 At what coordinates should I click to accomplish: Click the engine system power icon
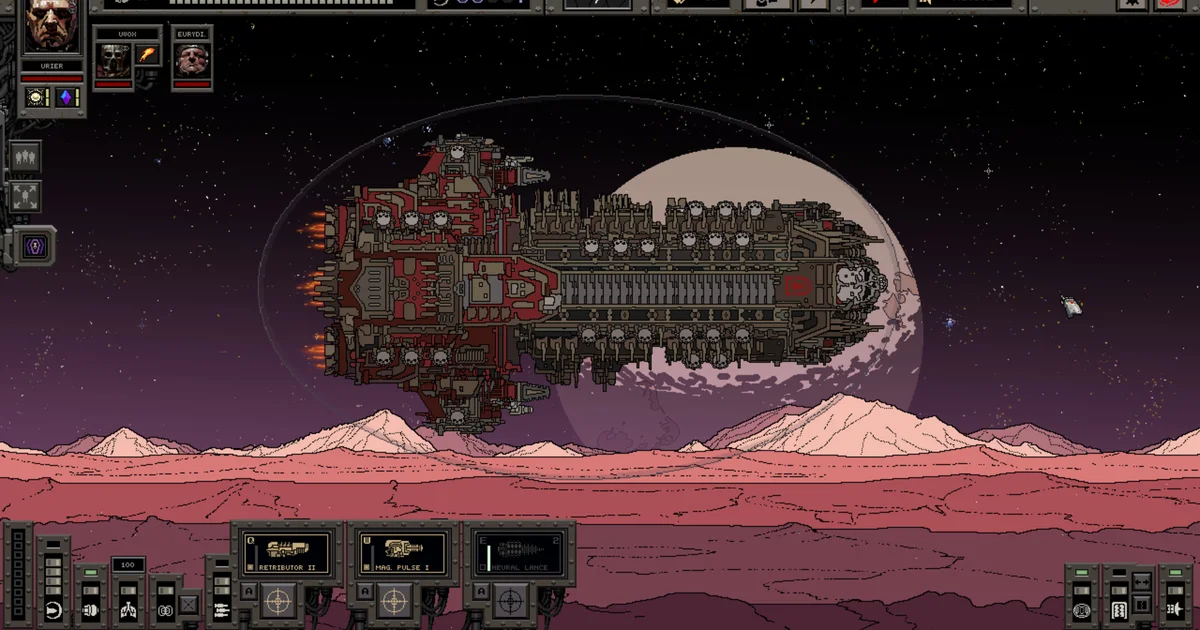point(91,609)
